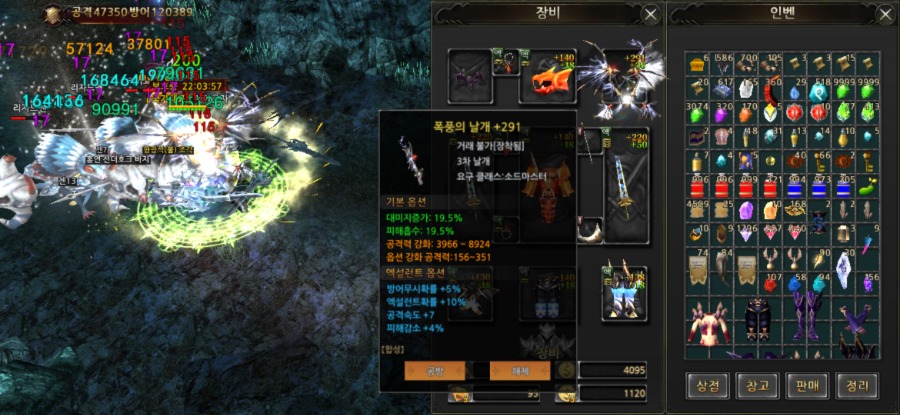Open the 상점 shop
The image size is (900, 415).
[x=707, y=385]
